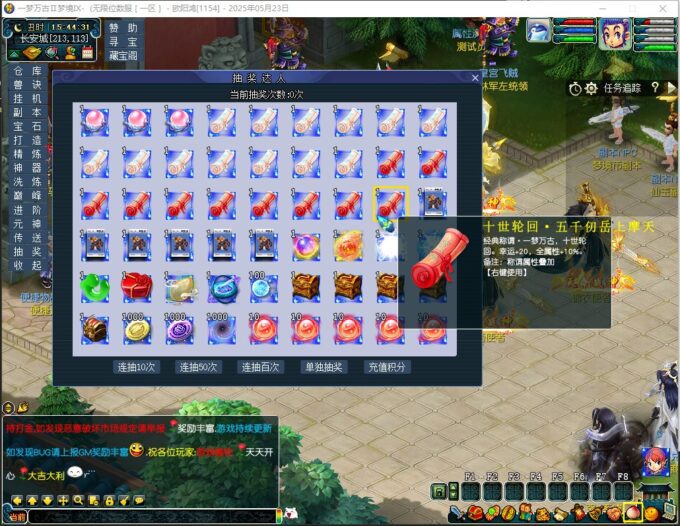
Task: Pick the gold coin prize marked 1000
Action: [x=137, y=328]
